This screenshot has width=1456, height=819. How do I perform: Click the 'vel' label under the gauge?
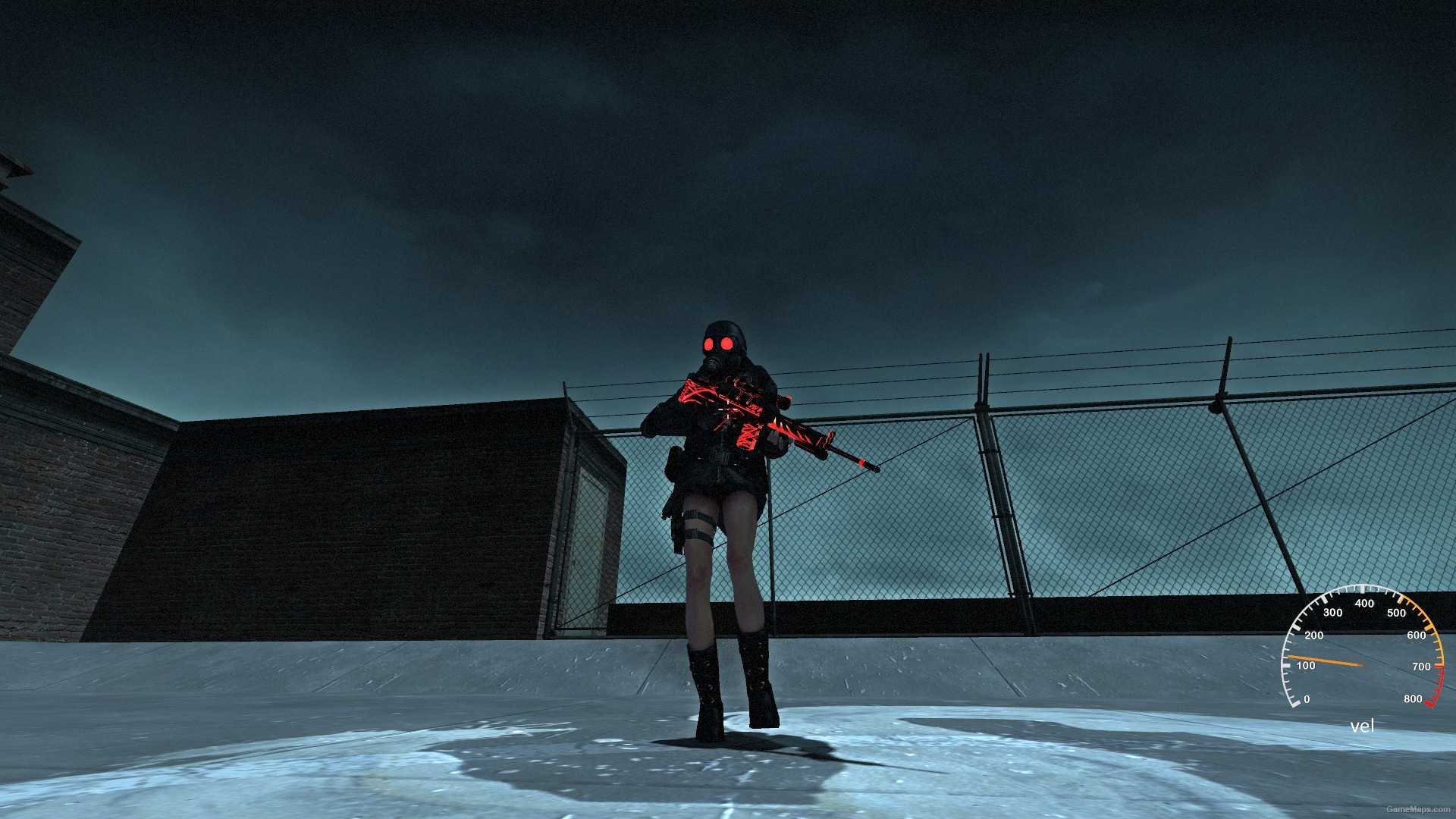pos(1362,726)
